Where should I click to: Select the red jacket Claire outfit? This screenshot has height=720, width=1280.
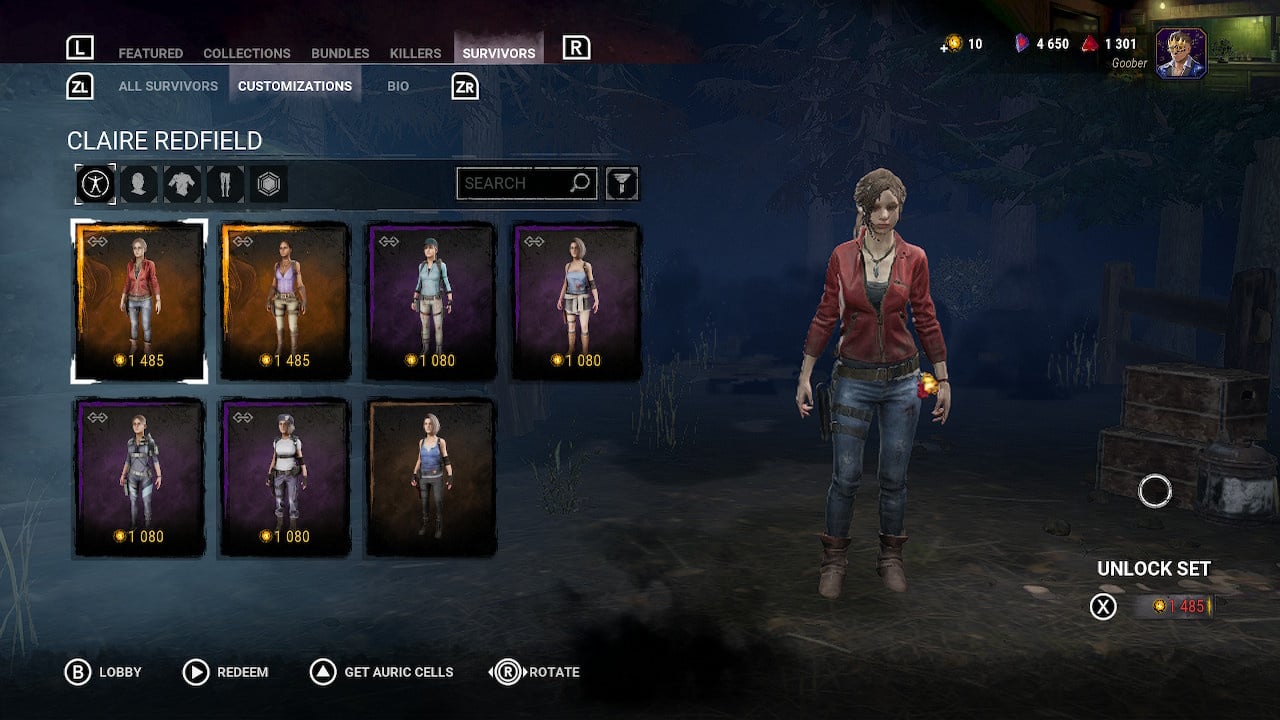pyautogui.click(x=139, y=300)
